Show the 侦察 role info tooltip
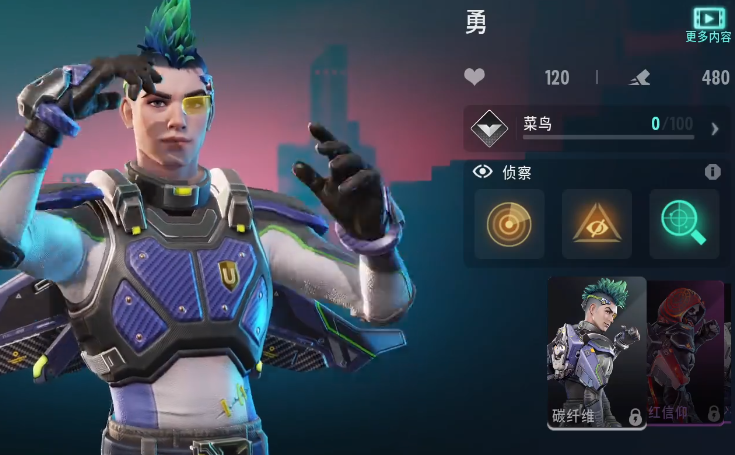The height and width of the screenshot is (455, 735). [712, 172]
